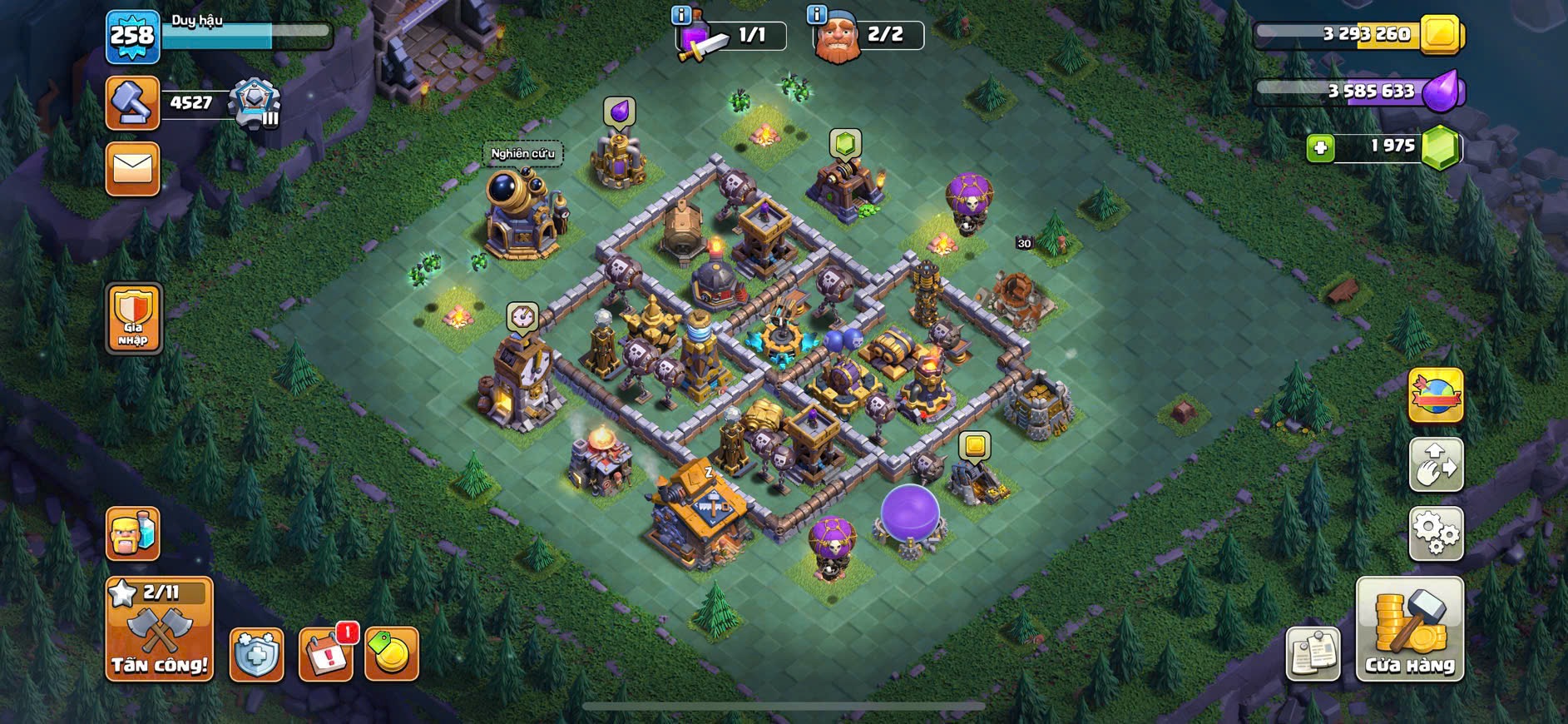
Task: Open the events calendar with alert
Action: click(325, 655)
